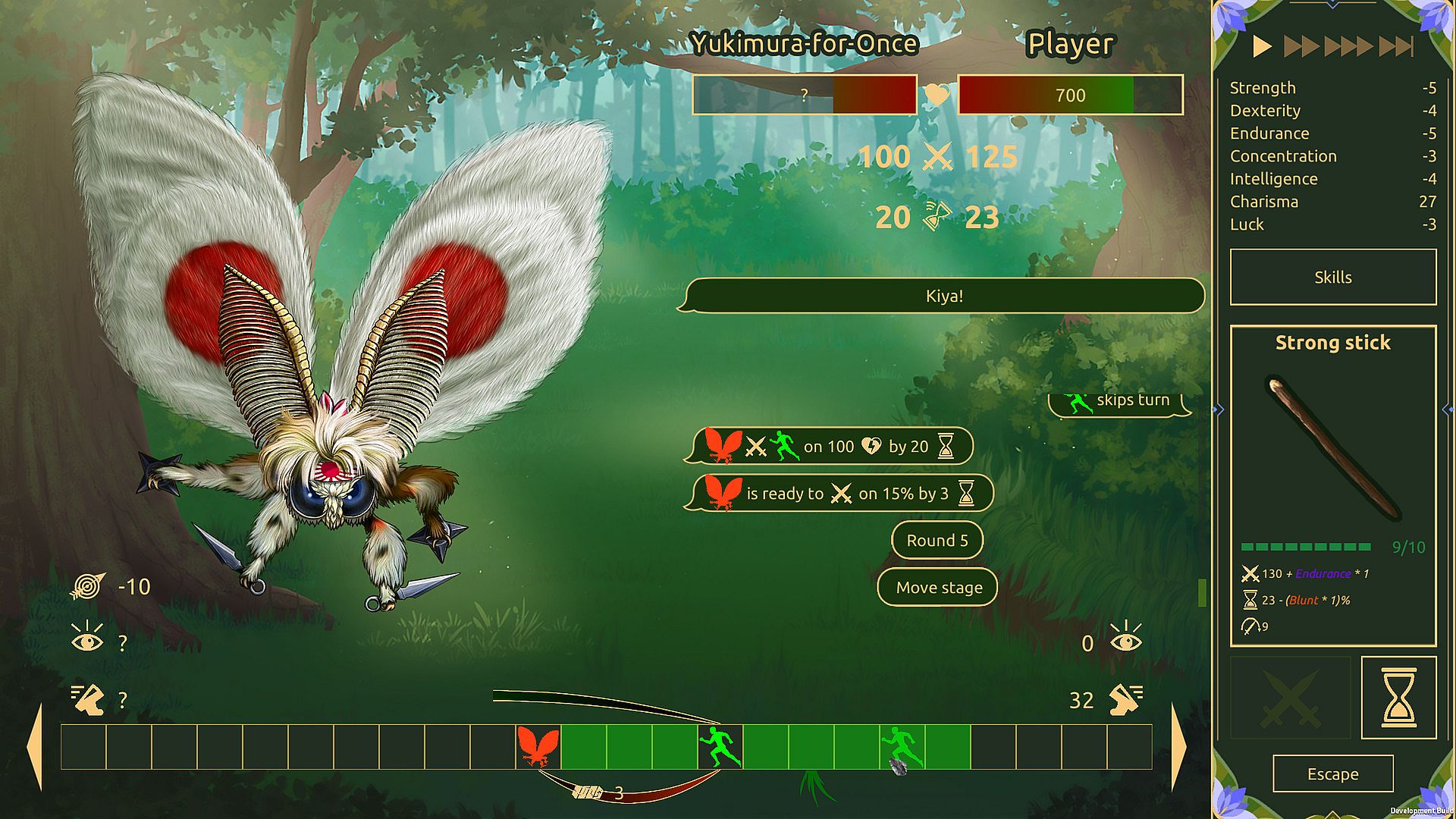Click the Move stage log entry
Image resolution: width=1456 pixels, height=819 pixels.
(x=938, y=588)
